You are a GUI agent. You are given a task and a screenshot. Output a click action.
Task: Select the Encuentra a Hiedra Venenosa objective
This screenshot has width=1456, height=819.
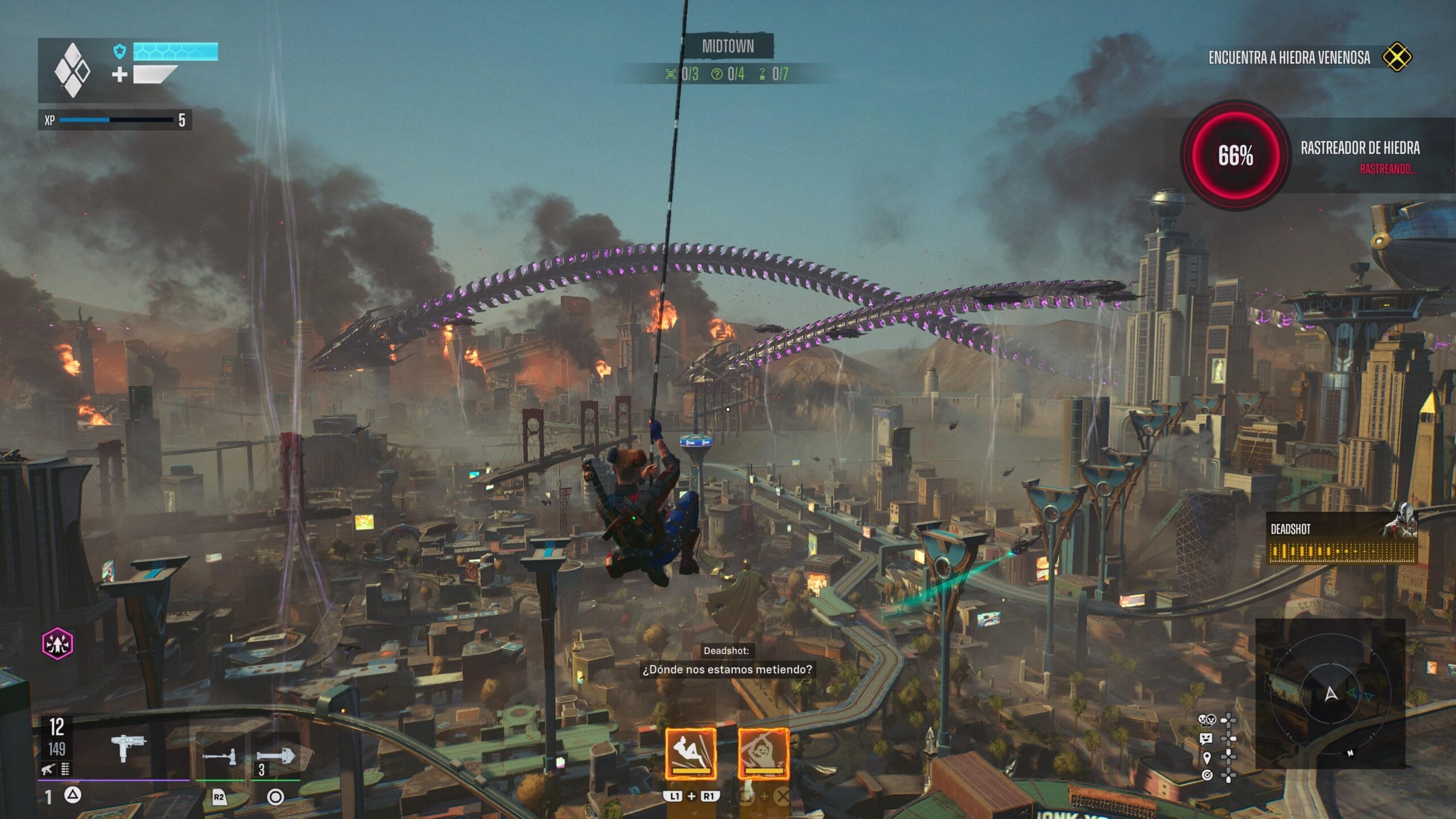tap(1289, 57)
